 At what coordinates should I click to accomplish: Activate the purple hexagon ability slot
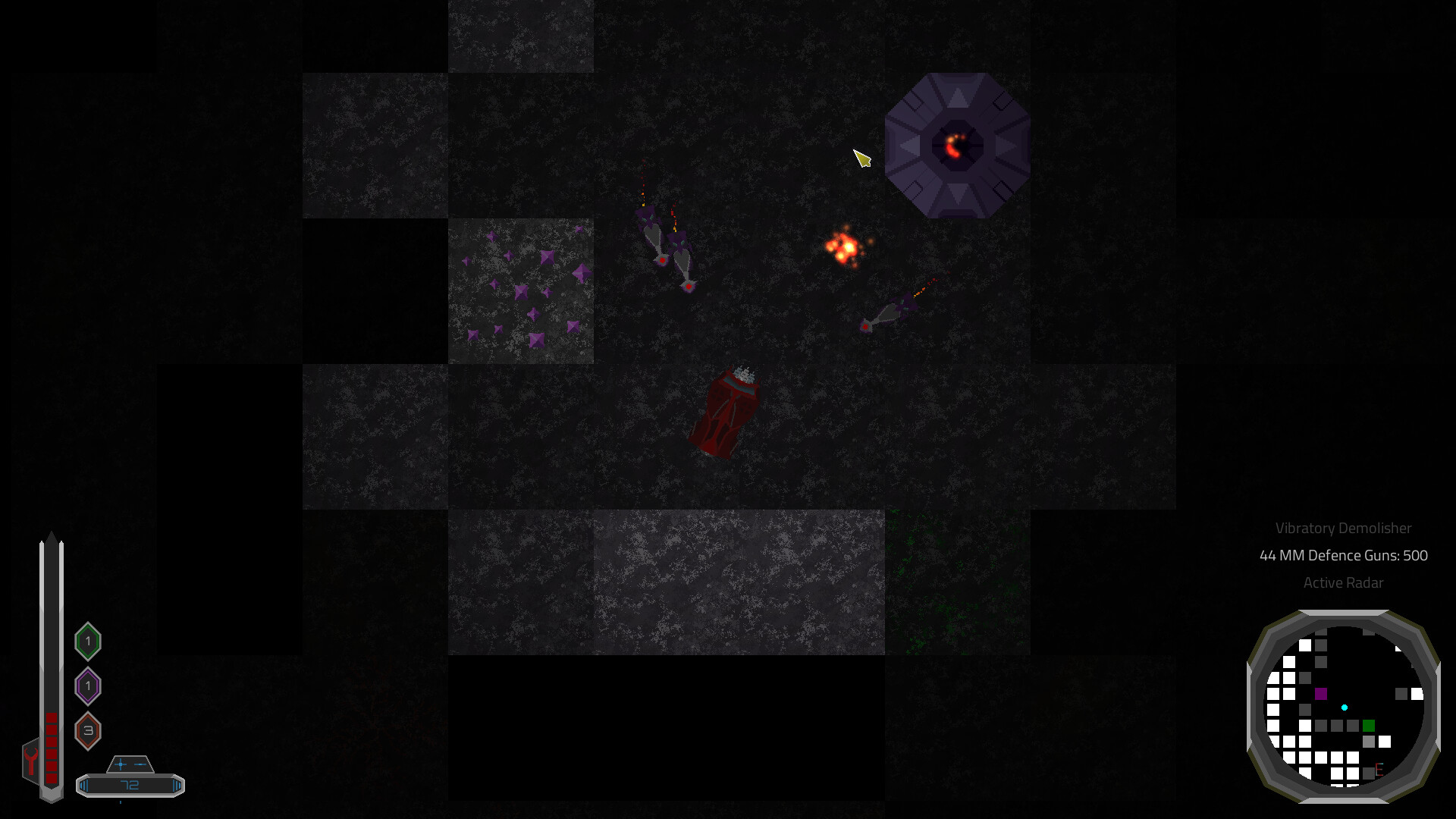coord(88,686)
